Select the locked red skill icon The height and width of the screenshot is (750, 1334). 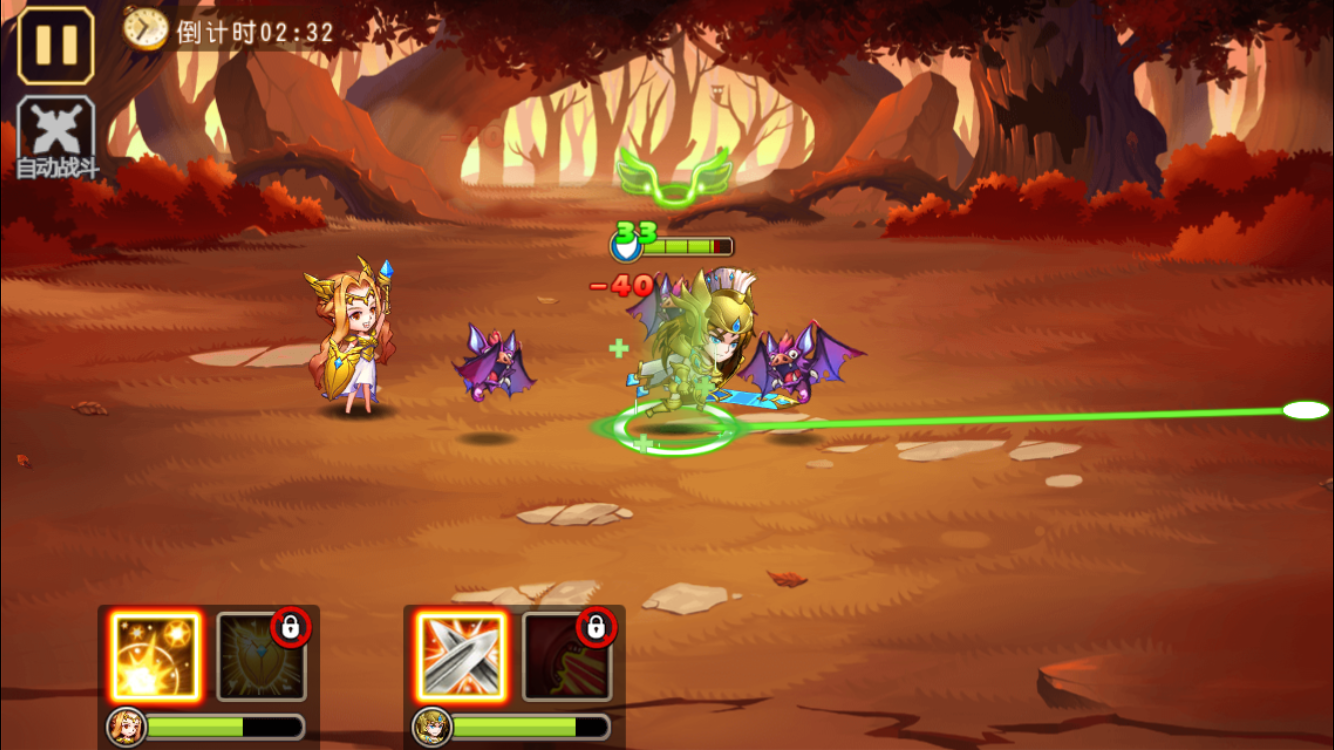point(567,656)
